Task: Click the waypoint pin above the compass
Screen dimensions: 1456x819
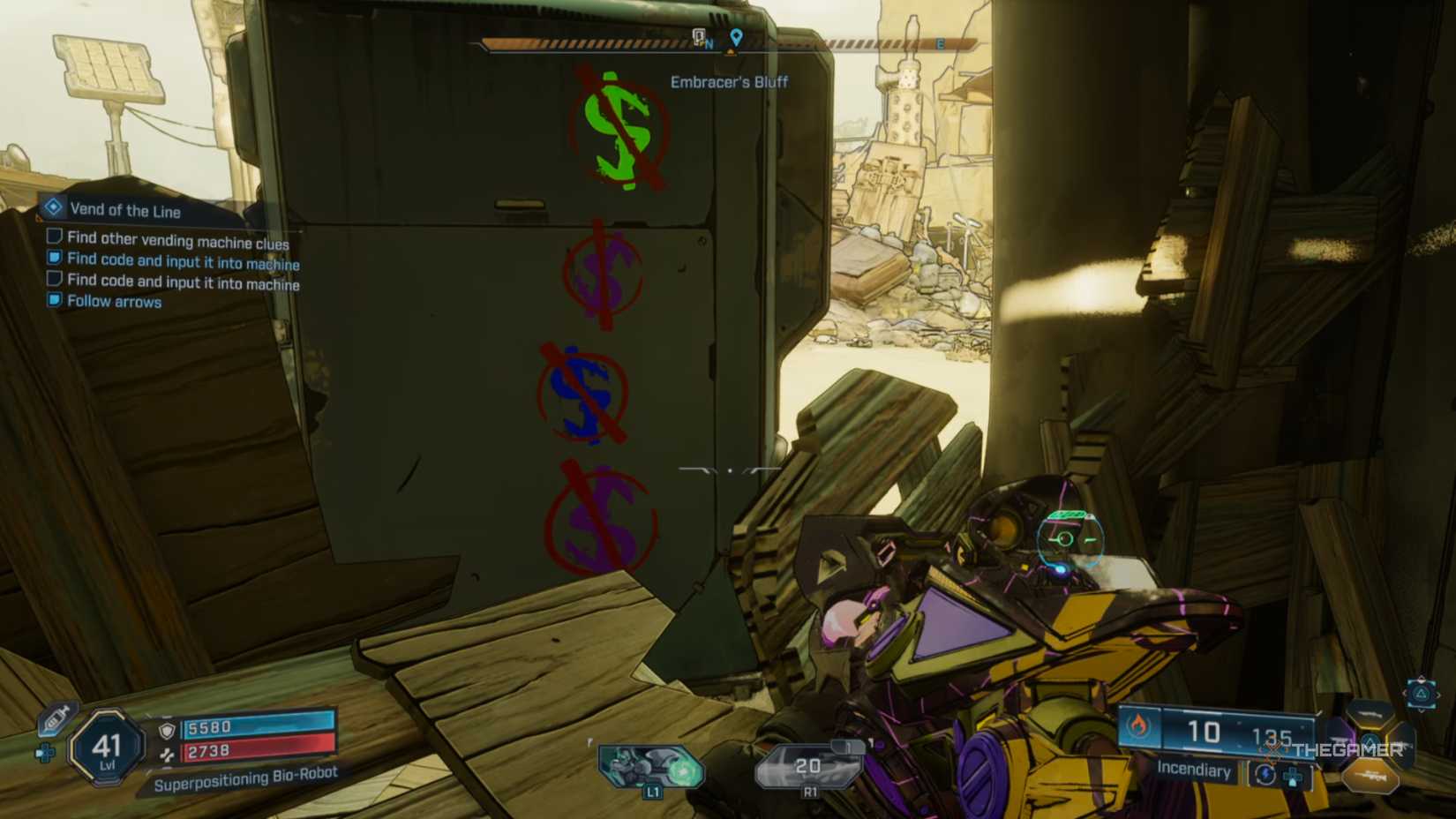Action: pos(739,37)
